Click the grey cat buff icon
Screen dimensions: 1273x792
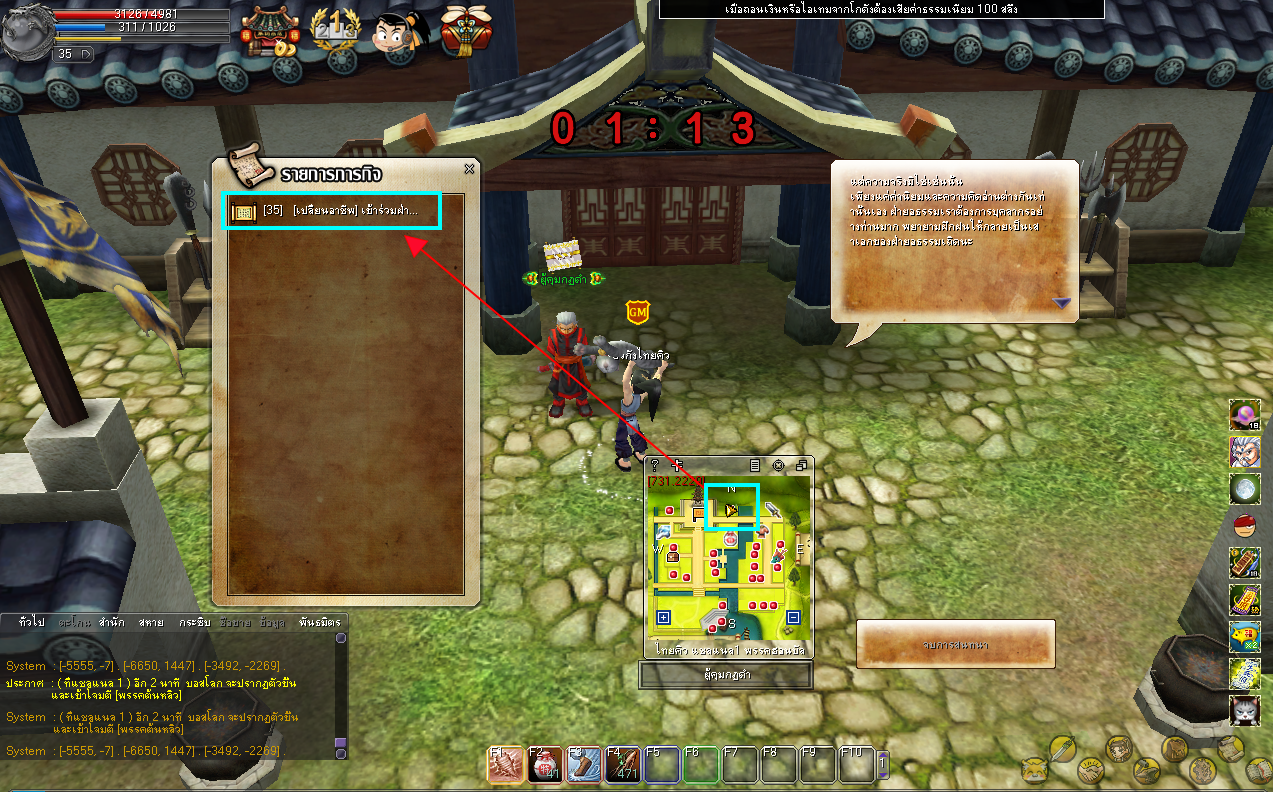click(1244, 710)
